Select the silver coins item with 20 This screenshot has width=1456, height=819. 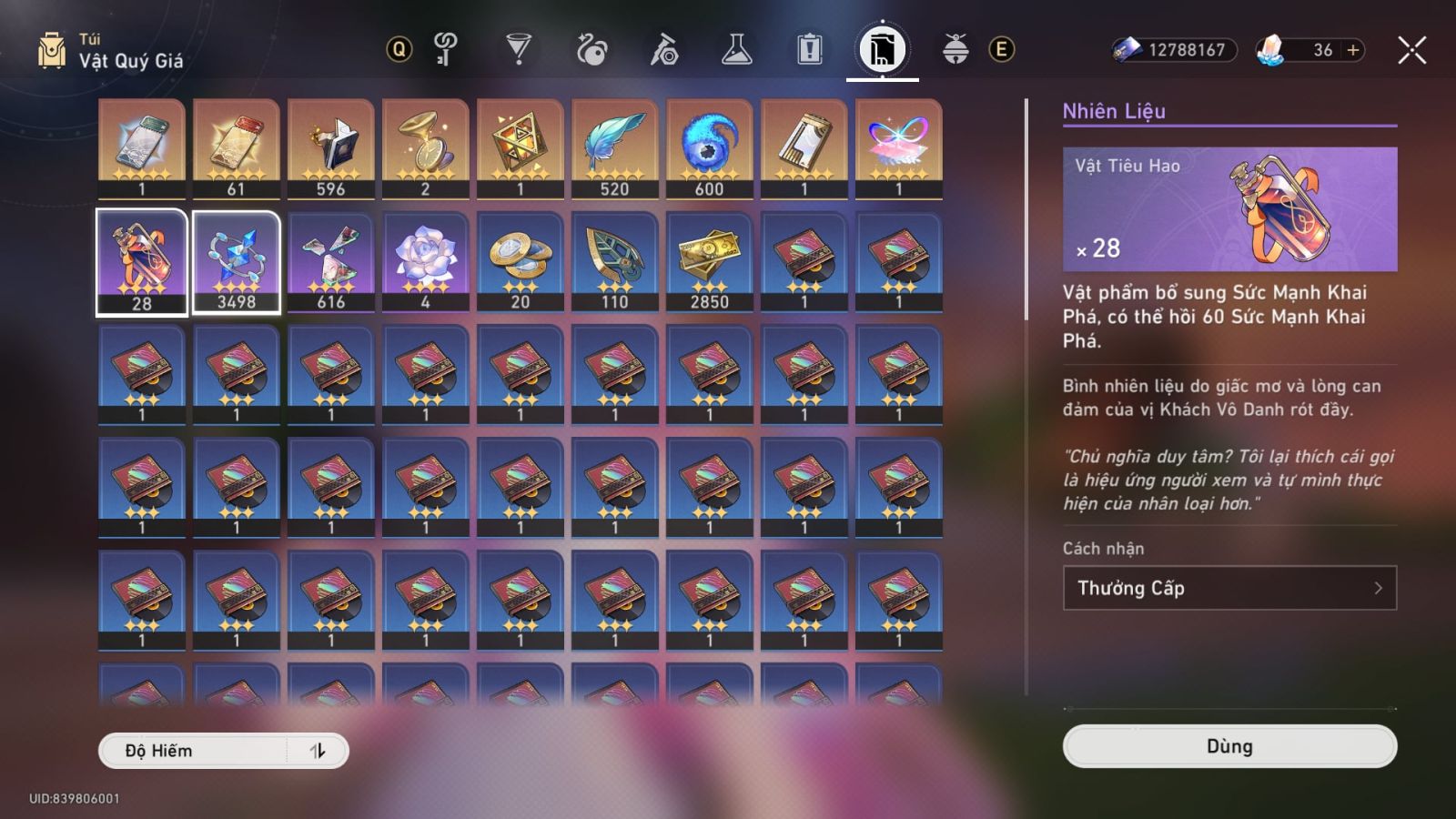click(x=521, y=262)
